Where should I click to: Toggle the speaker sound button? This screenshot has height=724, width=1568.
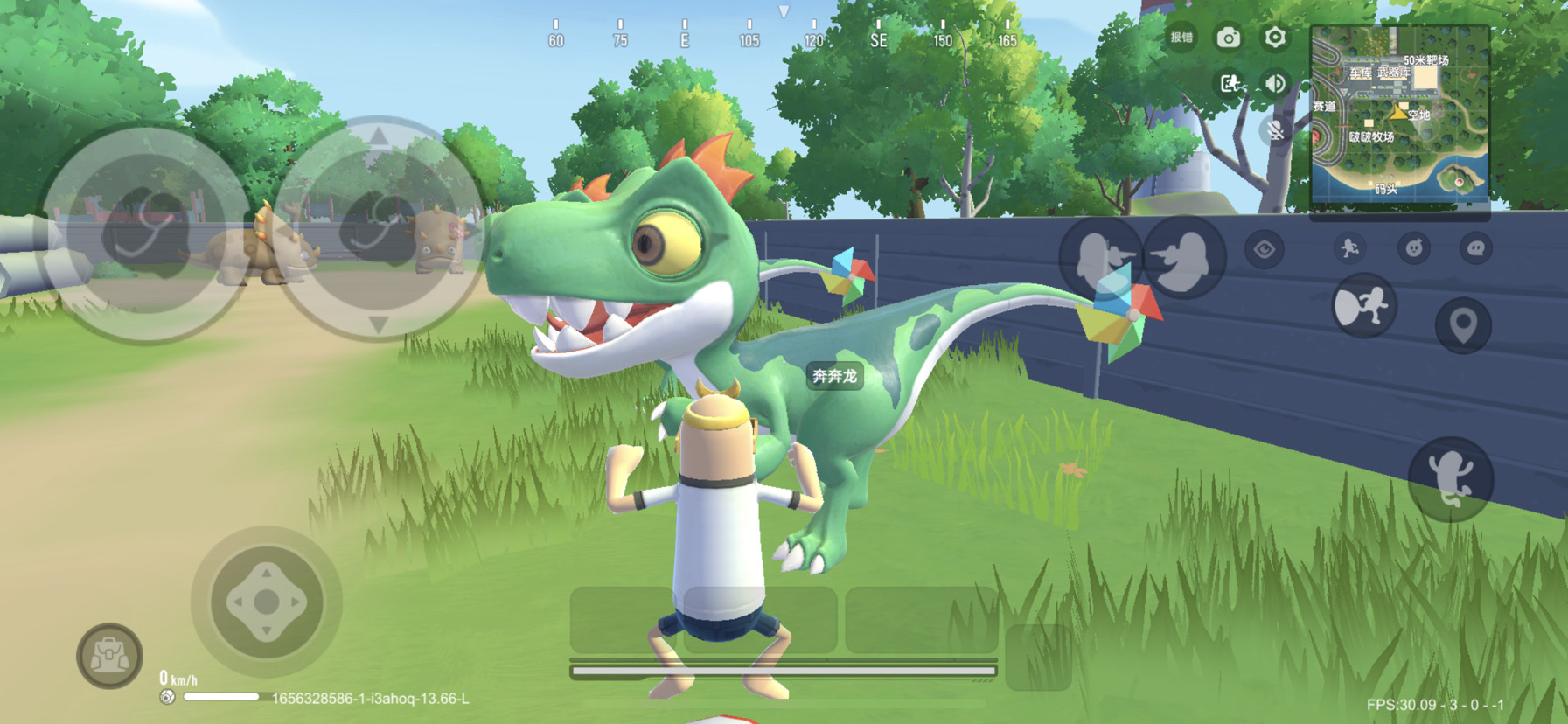pos(1275,84)
